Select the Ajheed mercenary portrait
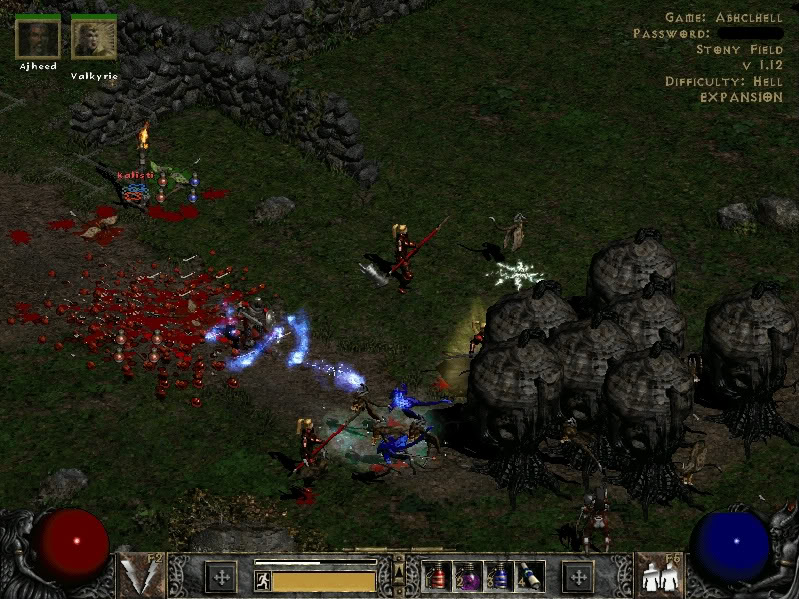Image resolution: width=799 pixels, height=599 pixels. (x=38, y=39)
